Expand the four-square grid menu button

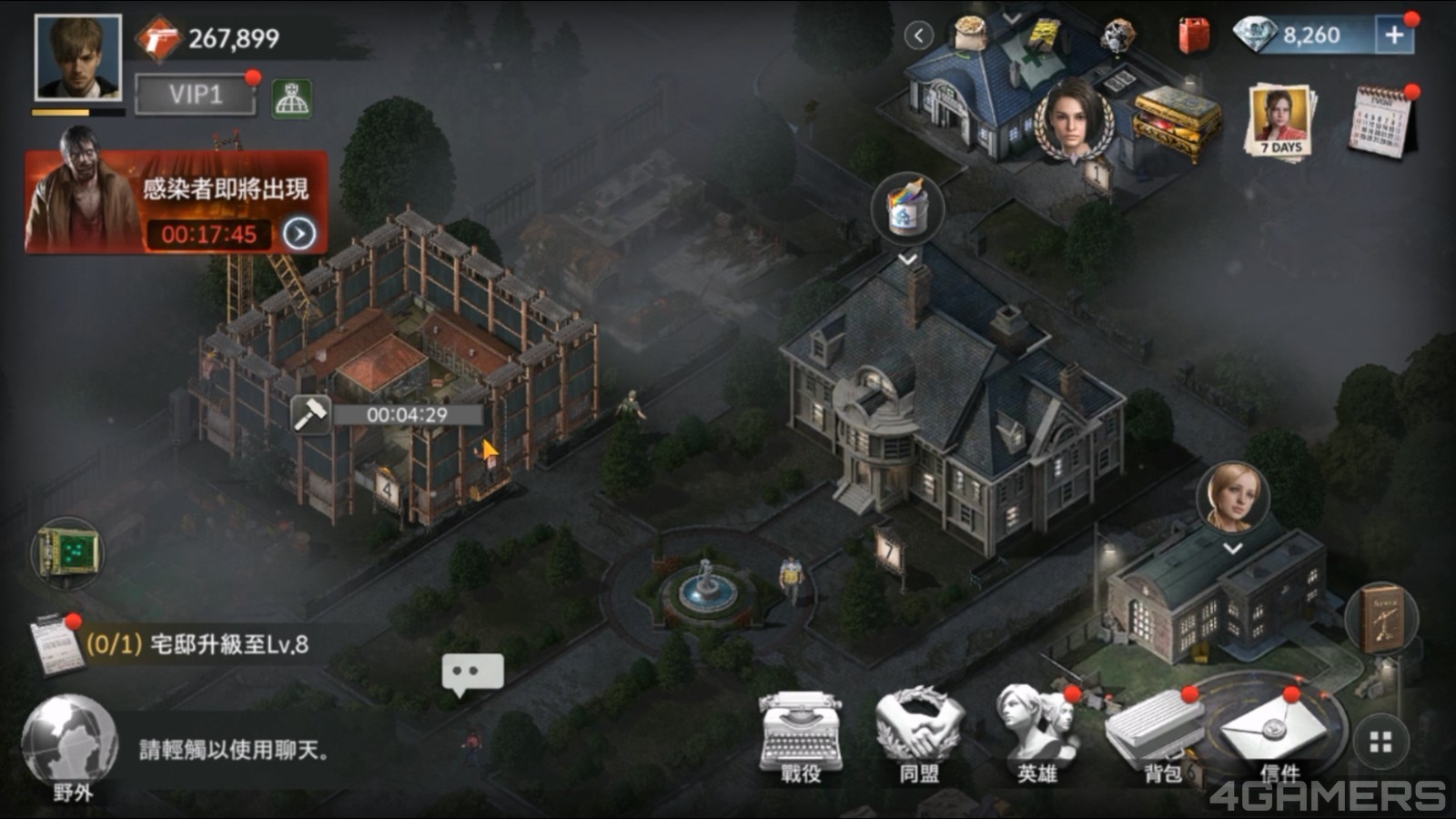click(1380, 743)
